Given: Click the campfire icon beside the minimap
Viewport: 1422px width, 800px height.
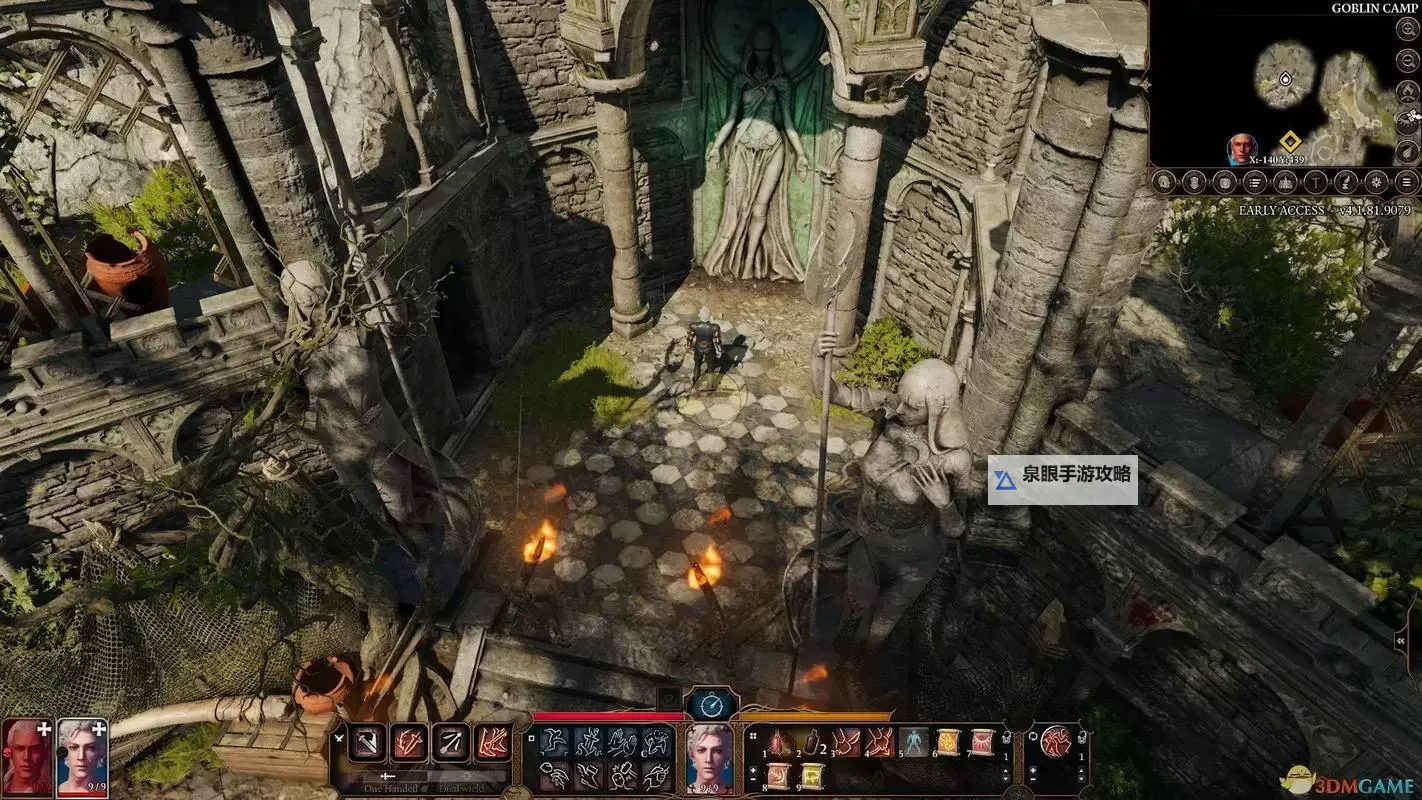Looking at the screenshot, I should (1407, 91).
